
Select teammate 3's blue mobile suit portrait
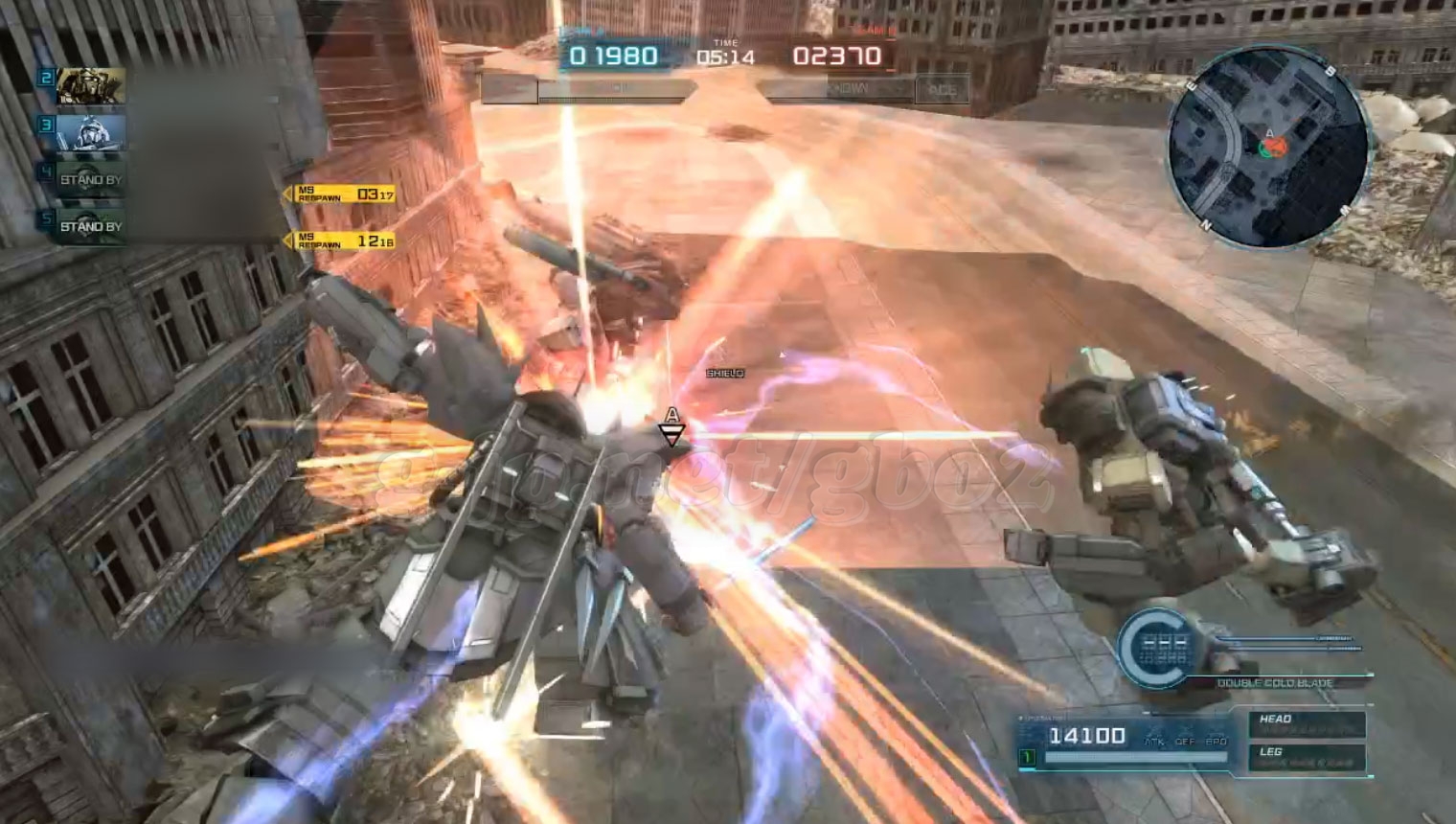coord(91,132)
